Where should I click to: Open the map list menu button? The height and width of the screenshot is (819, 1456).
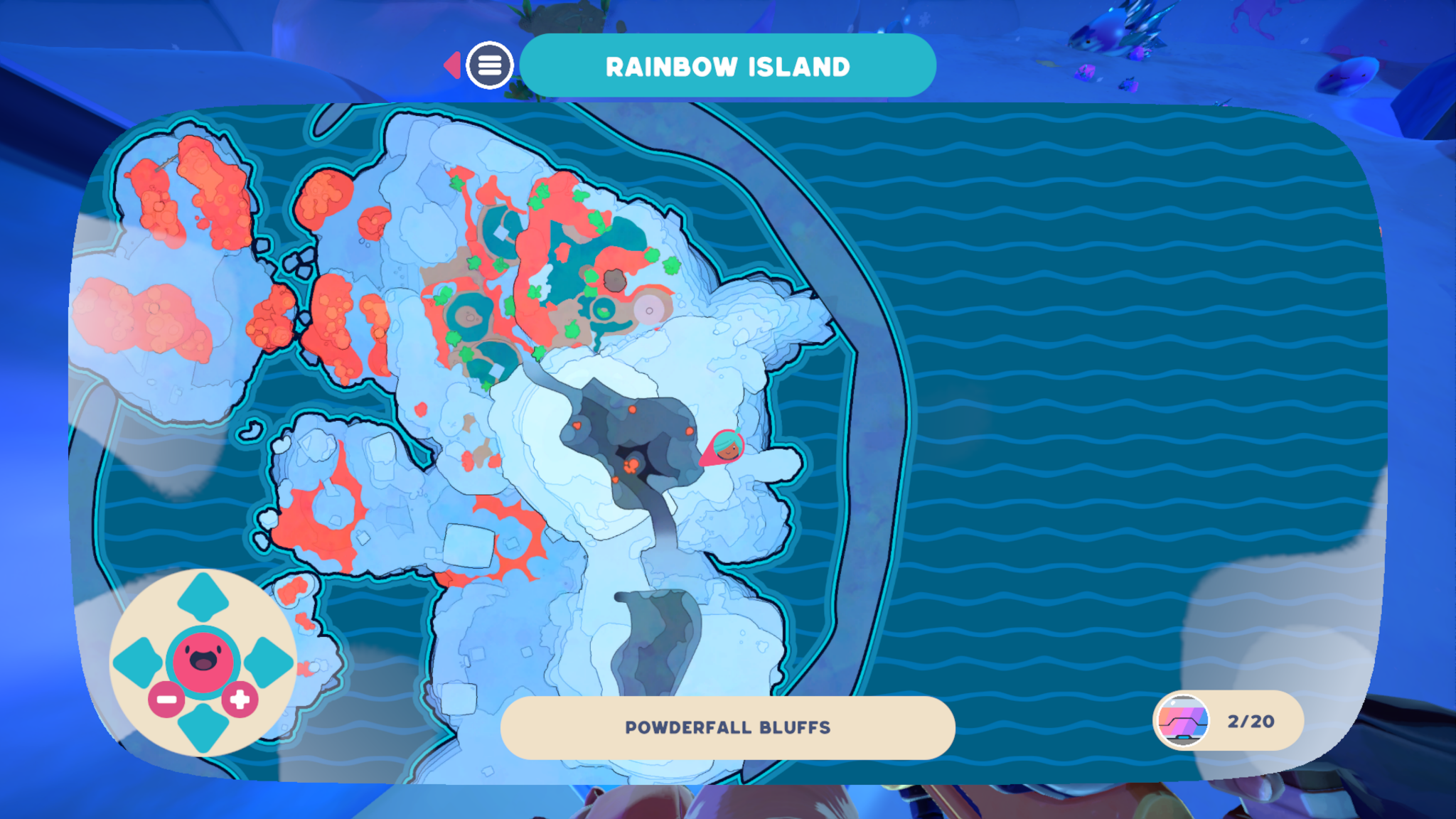[x=489, y=65]
